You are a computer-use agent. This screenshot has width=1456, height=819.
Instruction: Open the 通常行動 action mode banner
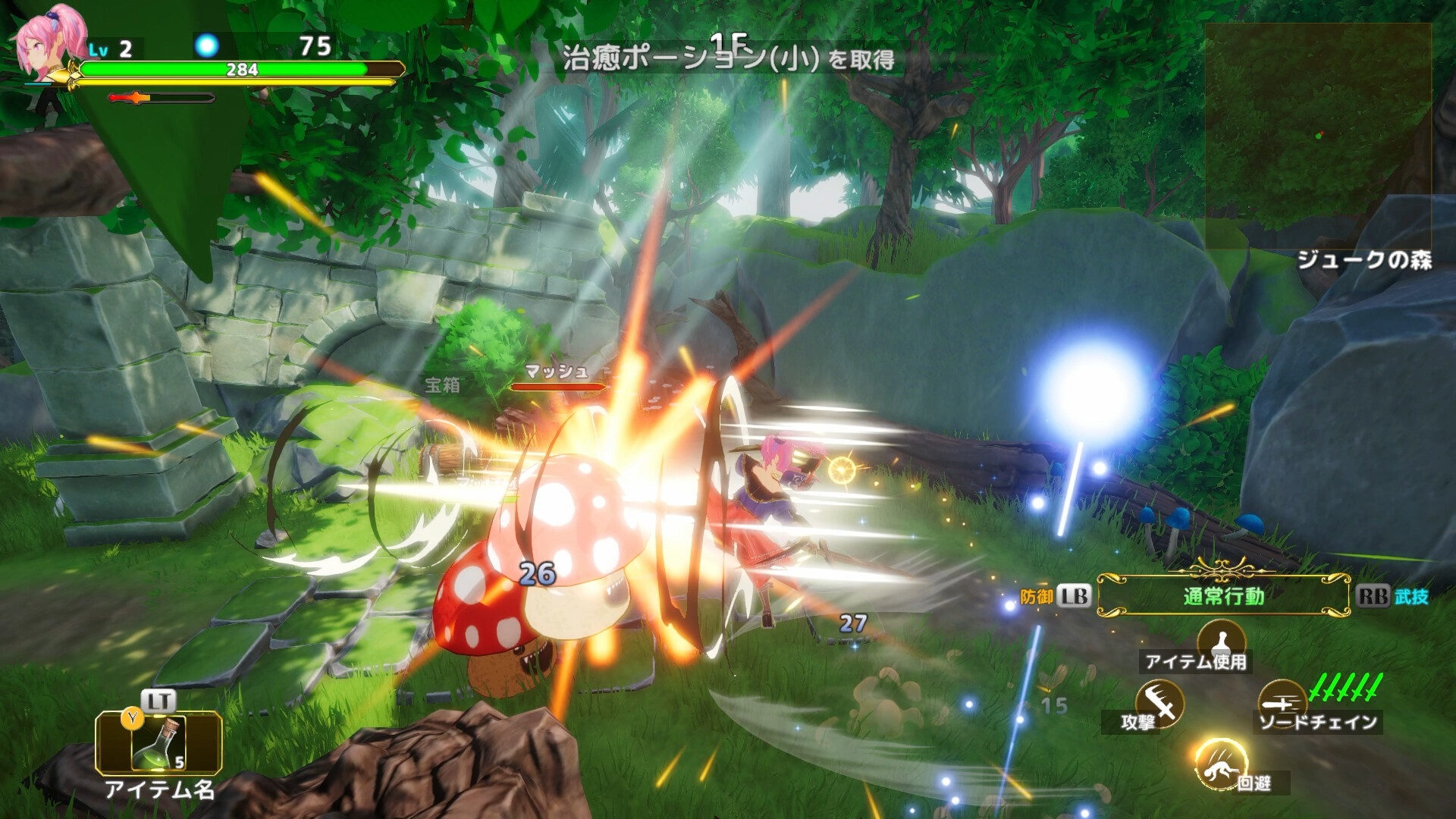[1222, 597]
